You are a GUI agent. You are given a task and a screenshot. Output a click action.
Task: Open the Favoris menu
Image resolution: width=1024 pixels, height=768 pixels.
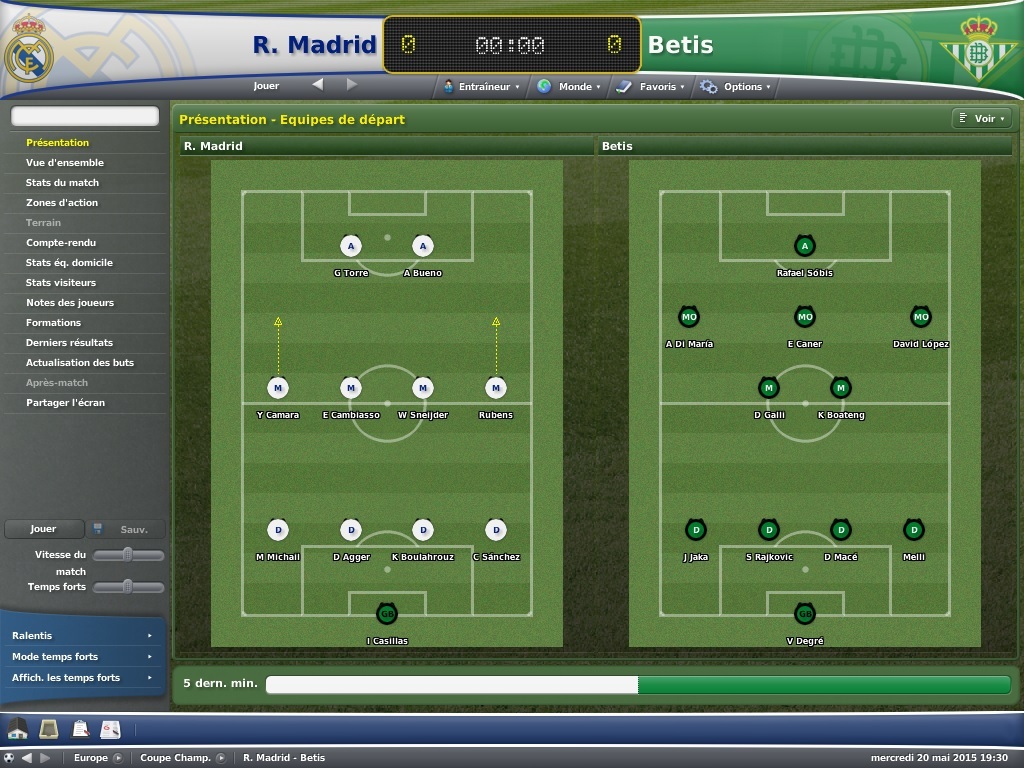pos(652,87)
